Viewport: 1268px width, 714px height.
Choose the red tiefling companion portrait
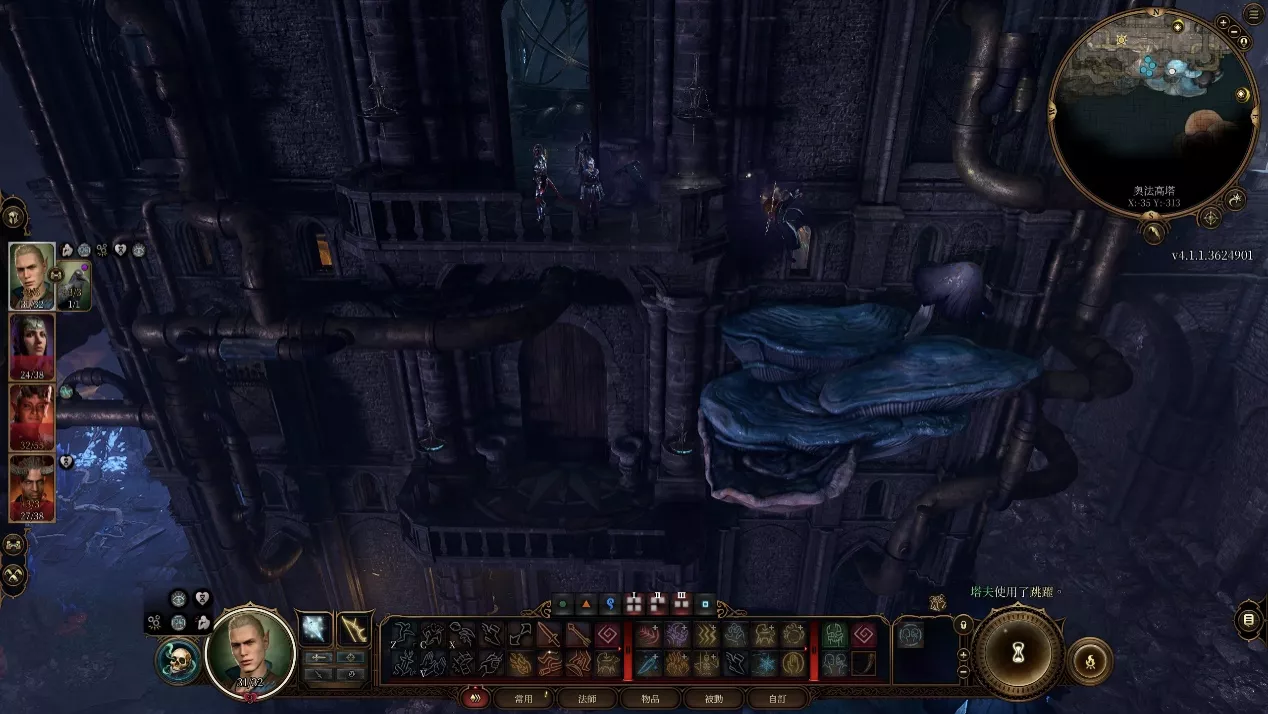tap(32, 417)
